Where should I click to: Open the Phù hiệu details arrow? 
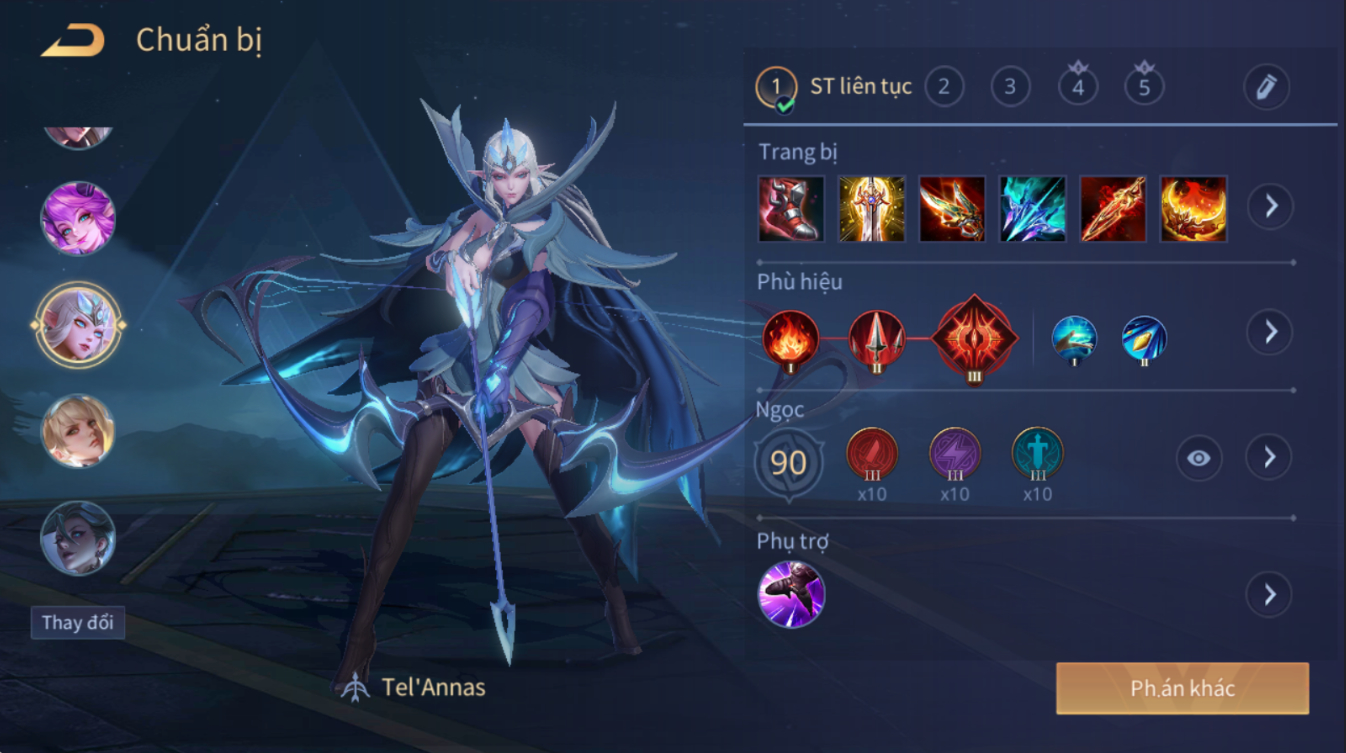point(1270,332)
